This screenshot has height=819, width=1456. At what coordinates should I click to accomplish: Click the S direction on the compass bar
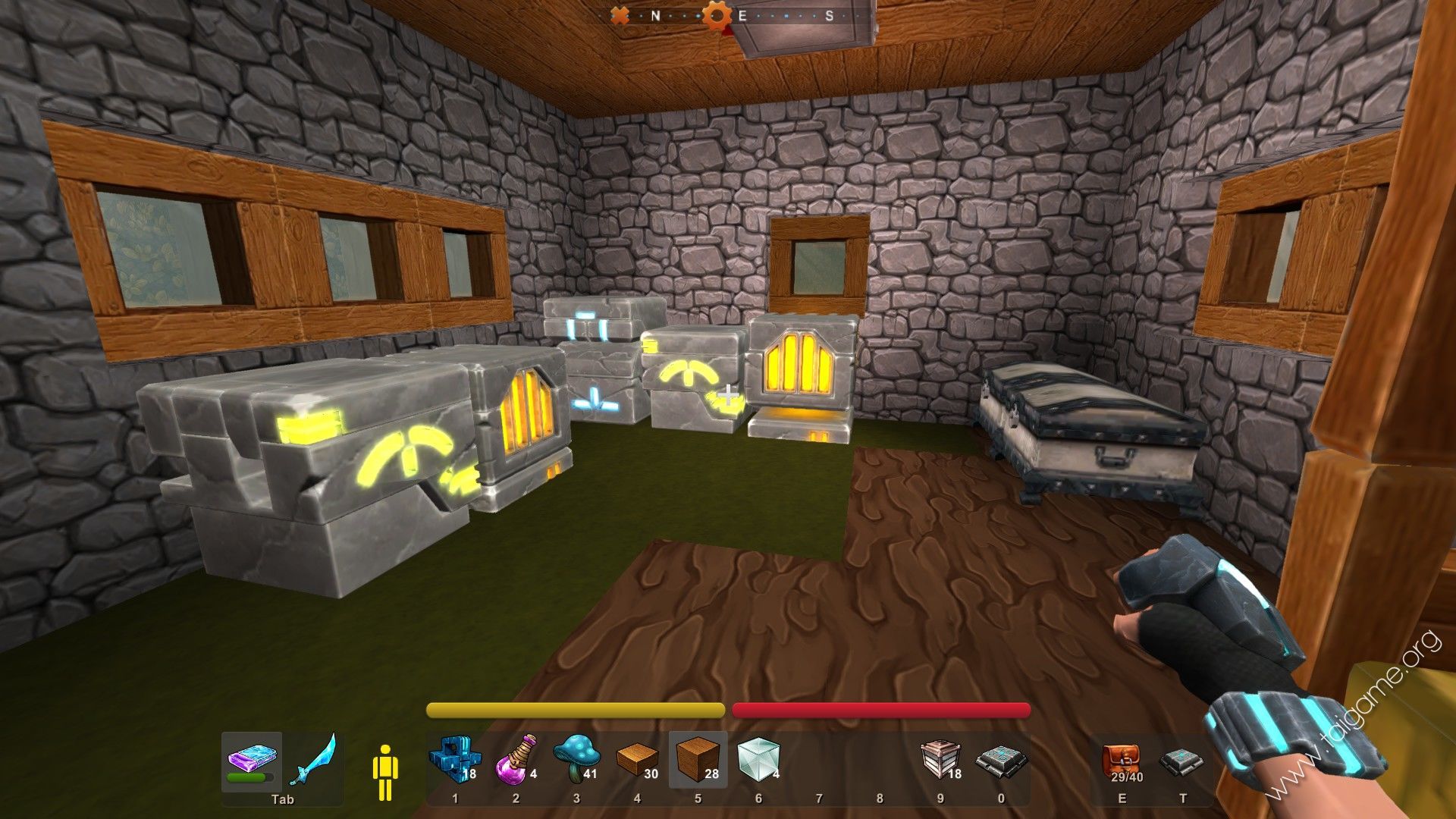point(830,14)
